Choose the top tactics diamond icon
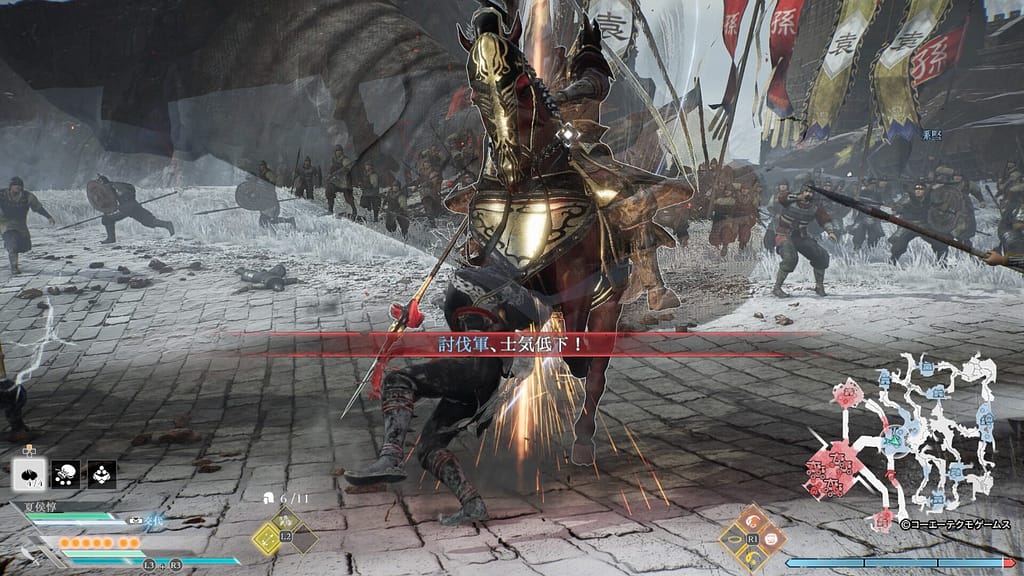1024x576 pixels. pos(285,519)
